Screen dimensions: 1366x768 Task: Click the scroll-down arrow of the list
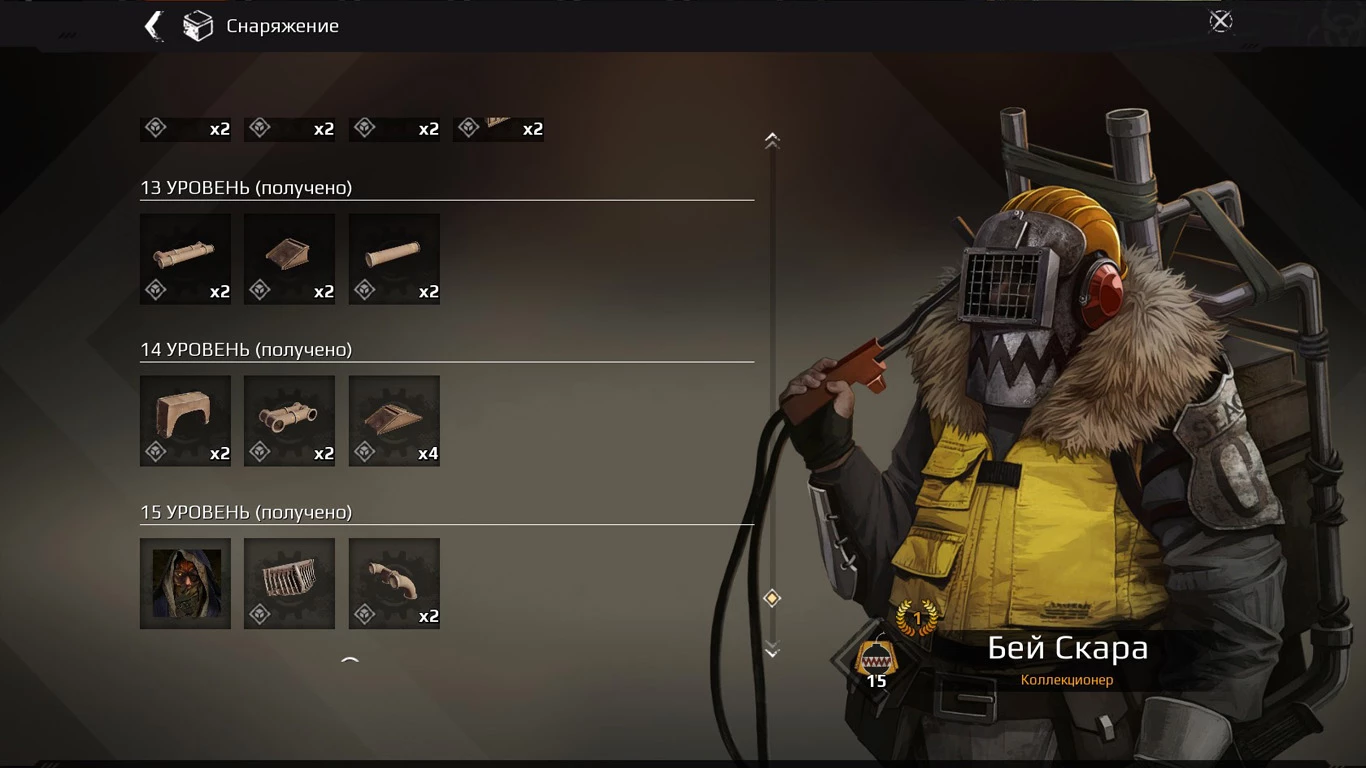772,651
